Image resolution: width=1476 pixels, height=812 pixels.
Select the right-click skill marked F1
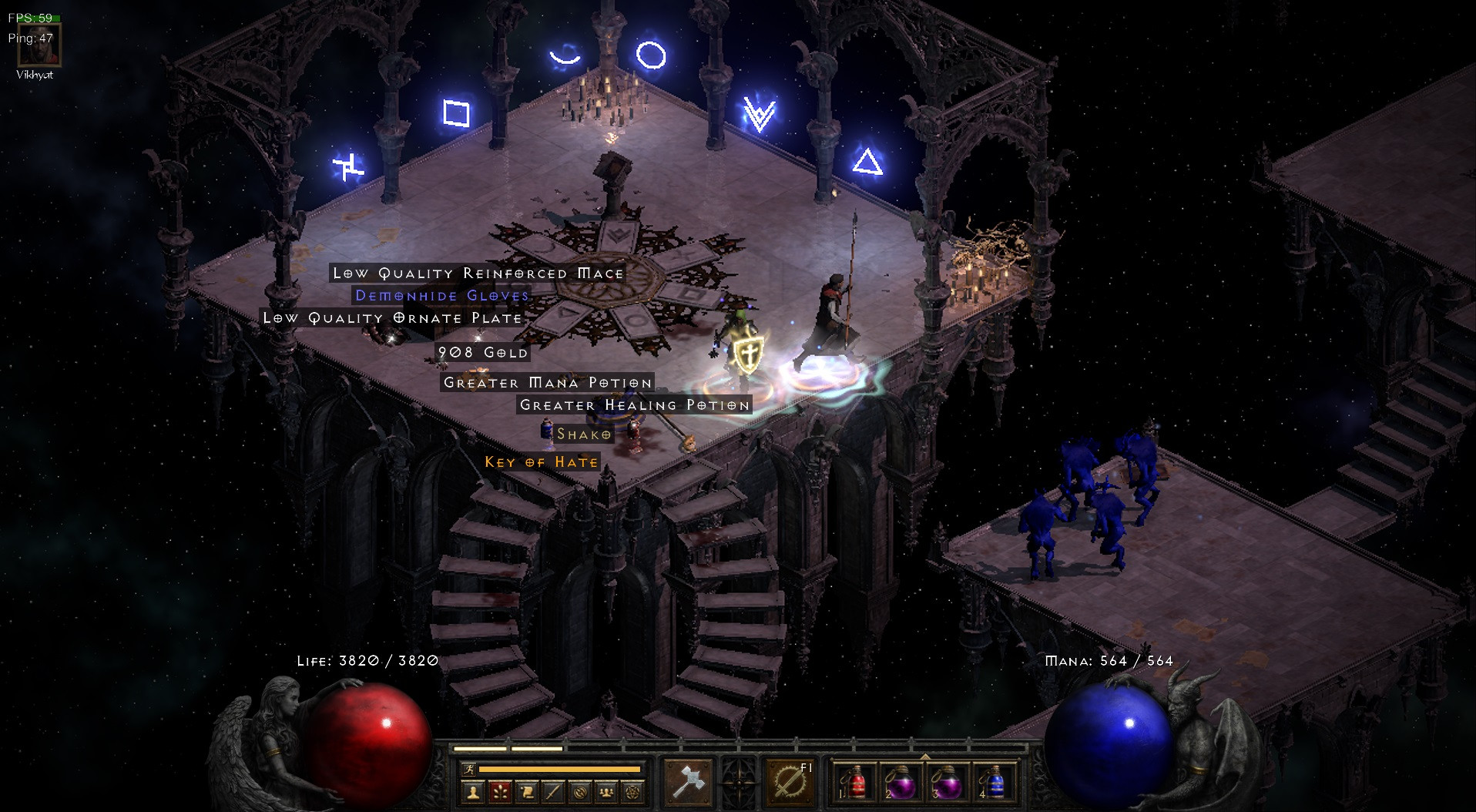tap(790, 781)
